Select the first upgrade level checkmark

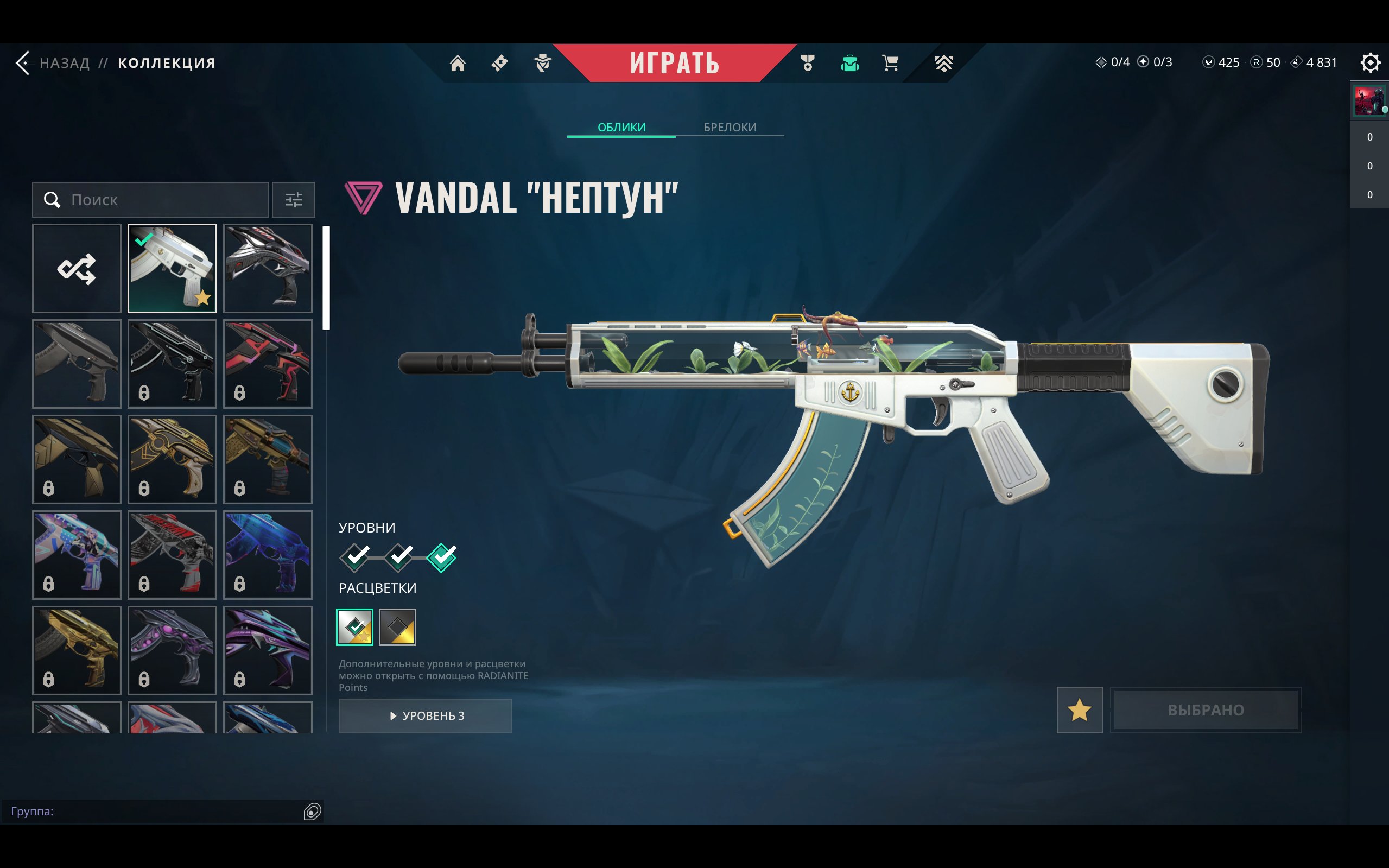(354, 557)
